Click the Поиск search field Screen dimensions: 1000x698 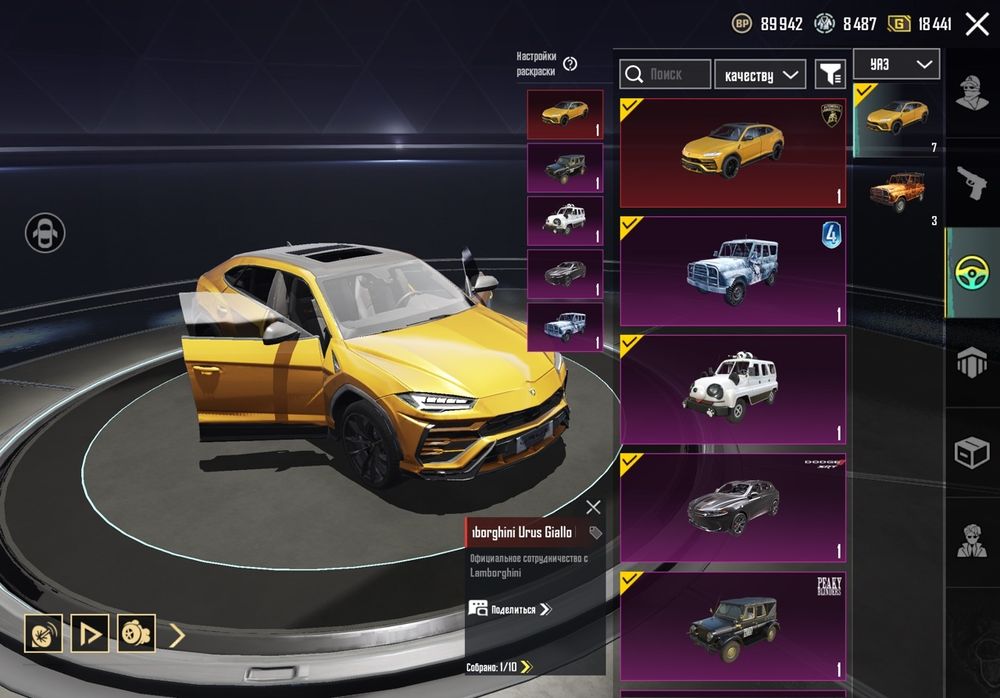click(666, 74)
